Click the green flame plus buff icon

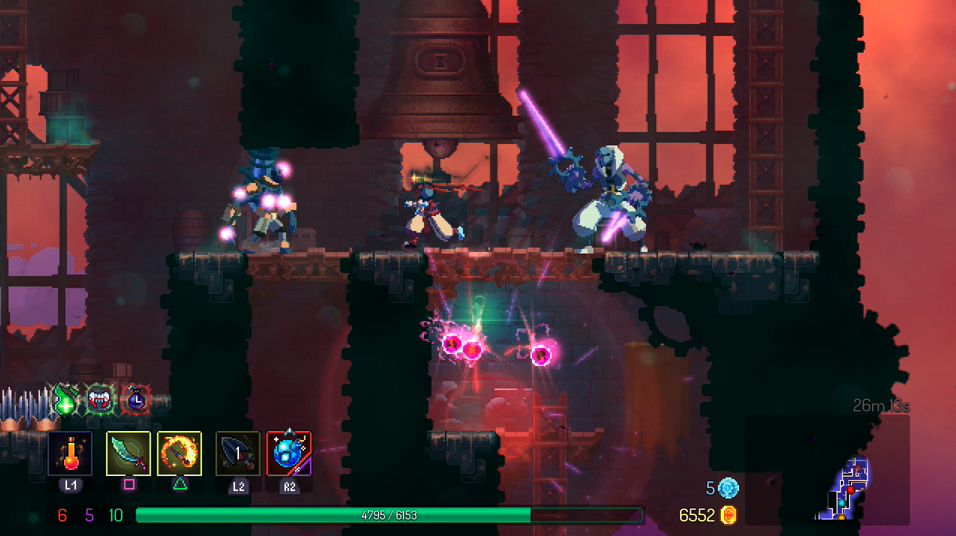pyautogui.click(x=66, y=400)
